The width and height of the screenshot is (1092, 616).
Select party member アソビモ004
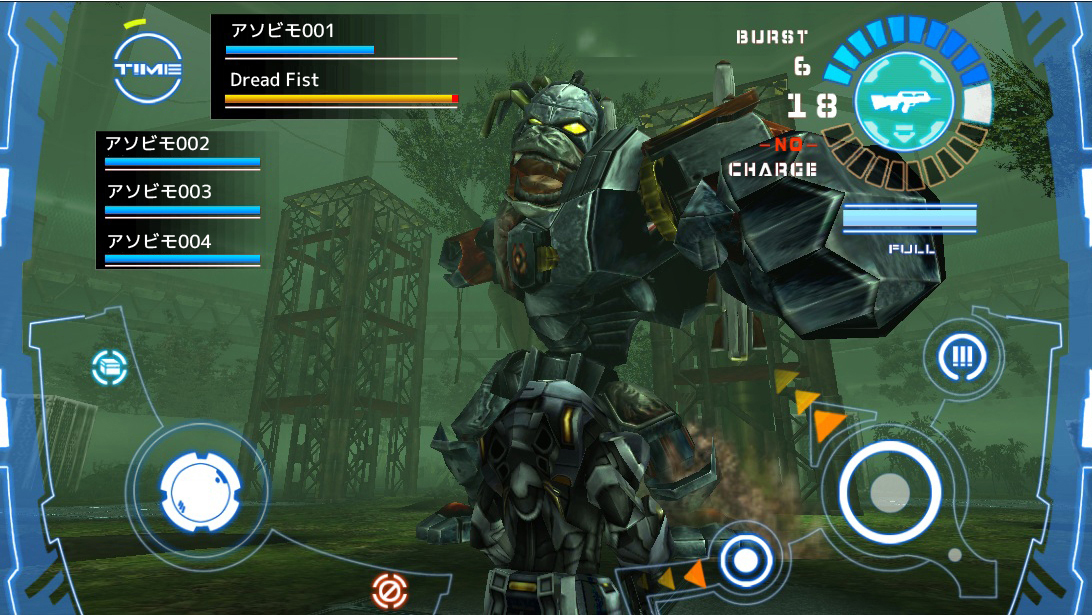(181, 248)
